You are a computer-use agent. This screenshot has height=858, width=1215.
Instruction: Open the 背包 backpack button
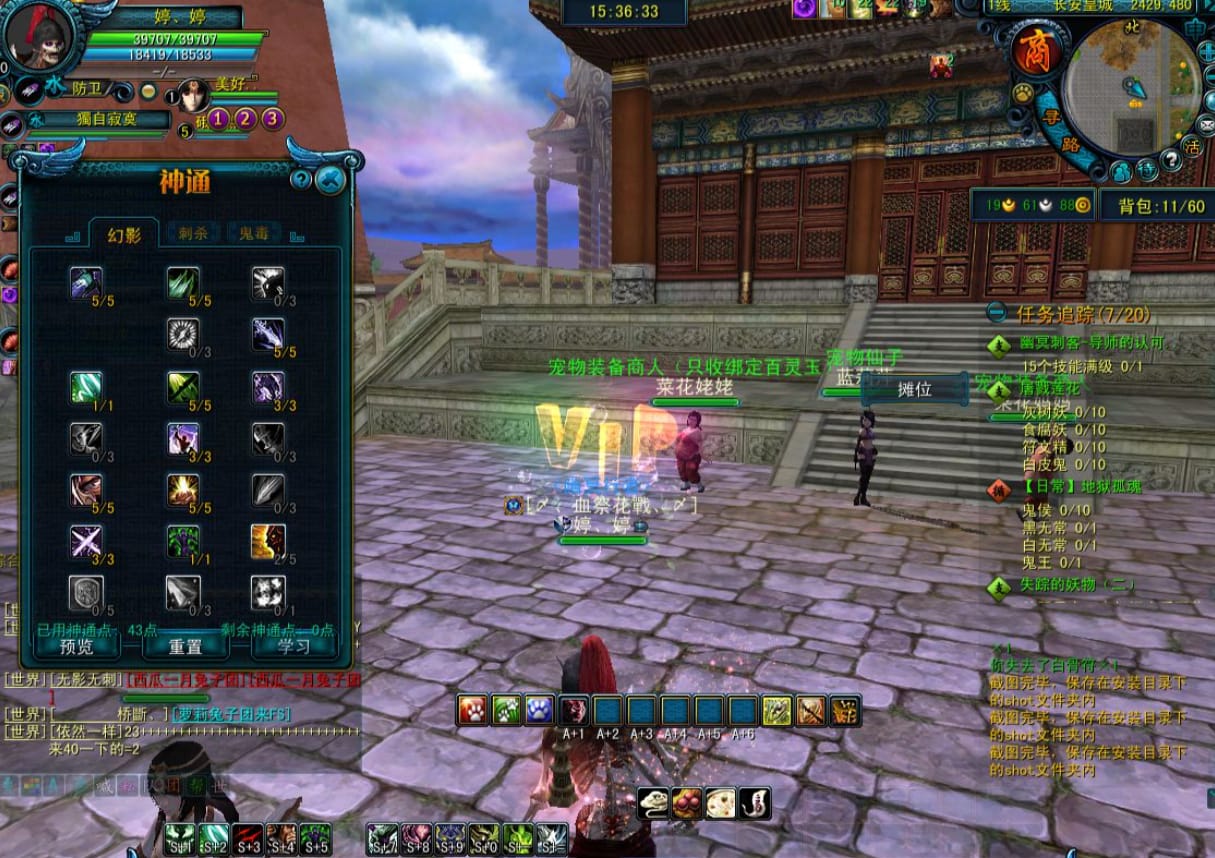click(1153, 206)
